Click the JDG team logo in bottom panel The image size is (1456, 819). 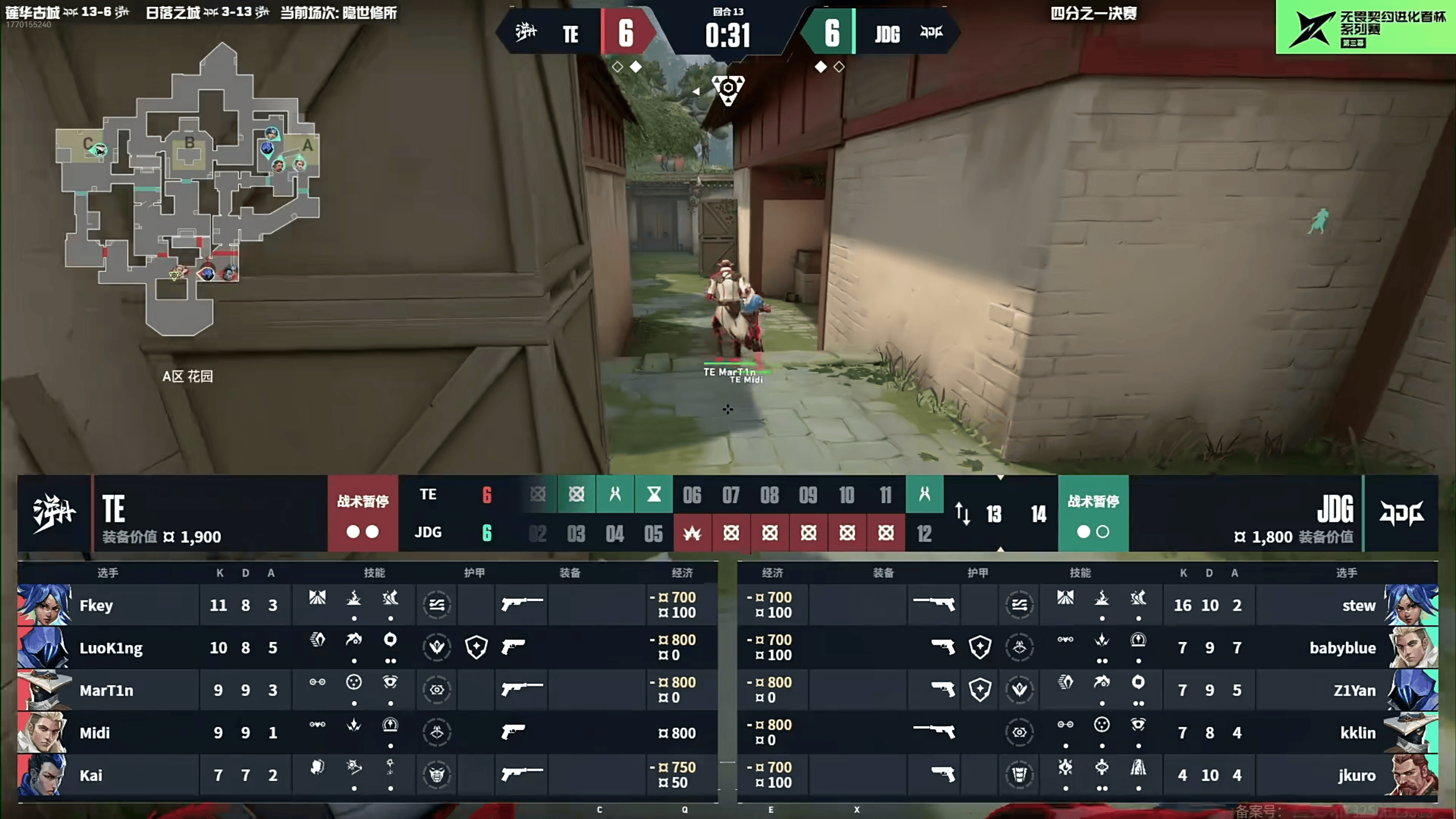1401,513
